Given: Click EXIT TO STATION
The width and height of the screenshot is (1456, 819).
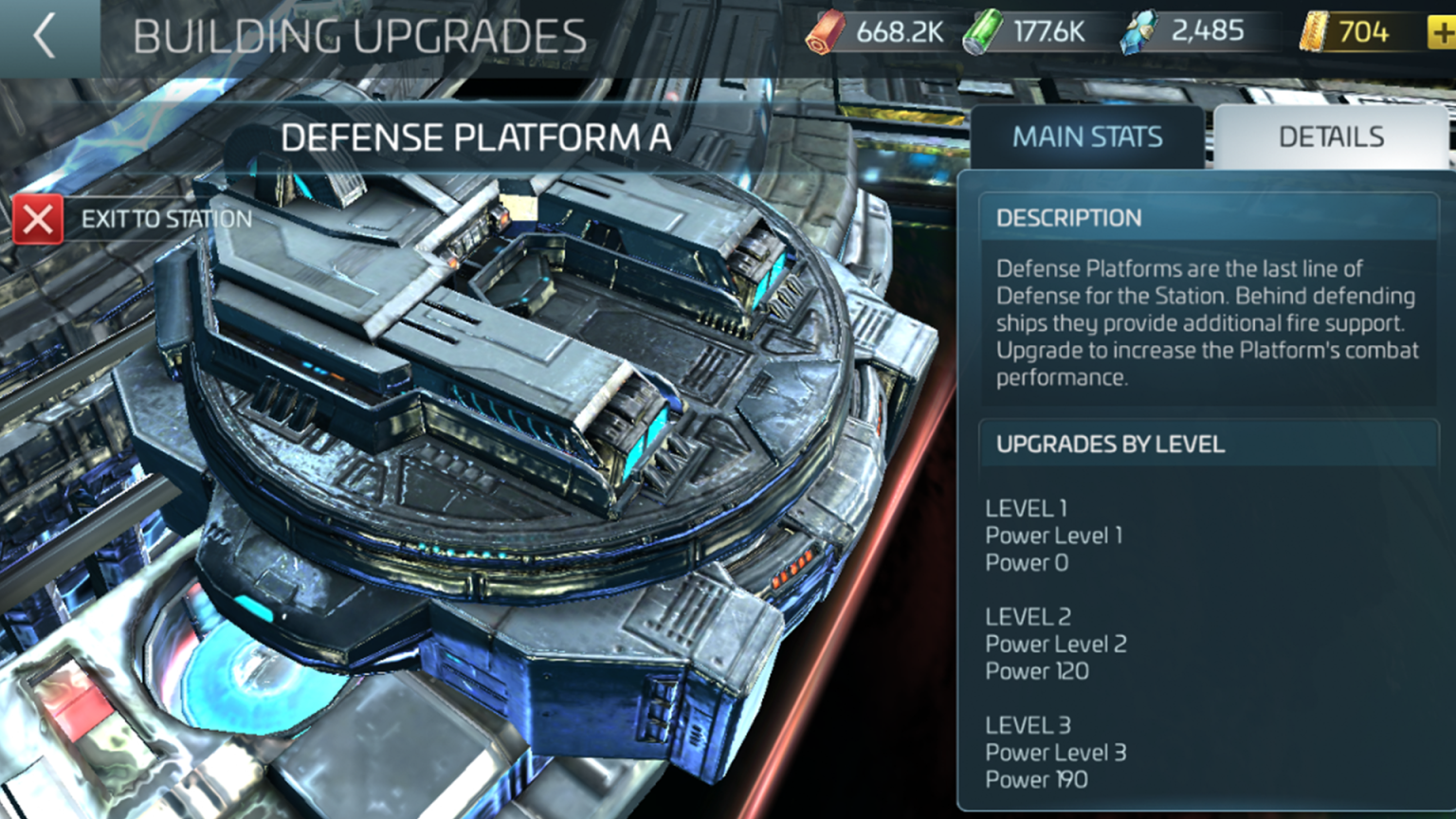Looking at the screenshot, I should click(167, 218).
